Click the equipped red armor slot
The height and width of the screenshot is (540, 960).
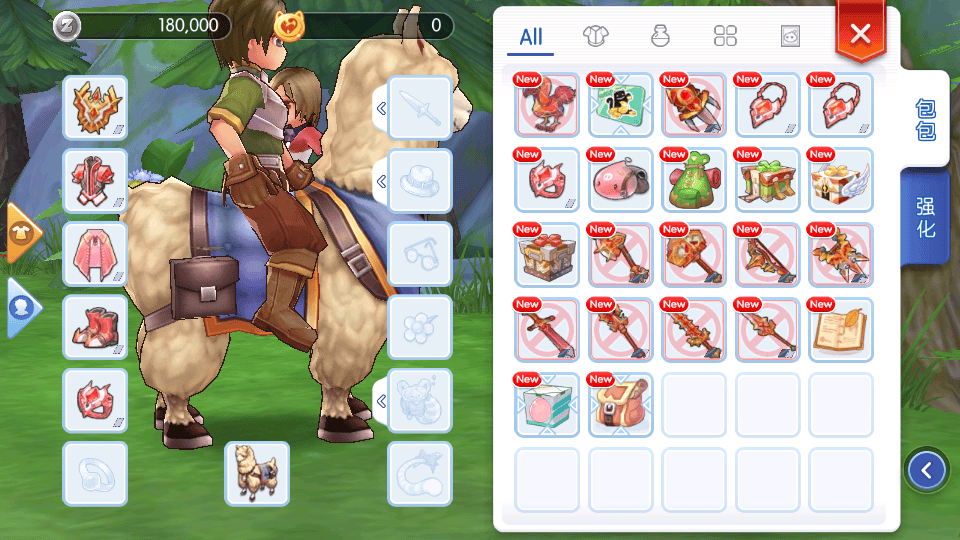pyautogui.click(x=95, y=182)
